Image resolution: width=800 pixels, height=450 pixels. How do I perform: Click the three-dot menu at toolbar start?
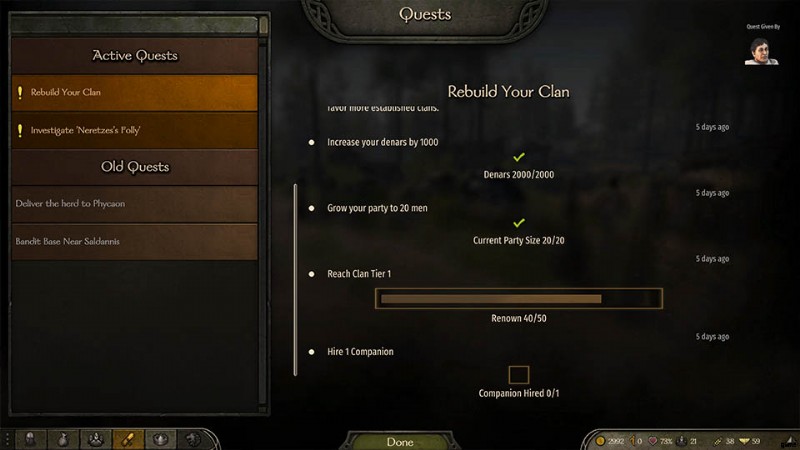point(7,439)
